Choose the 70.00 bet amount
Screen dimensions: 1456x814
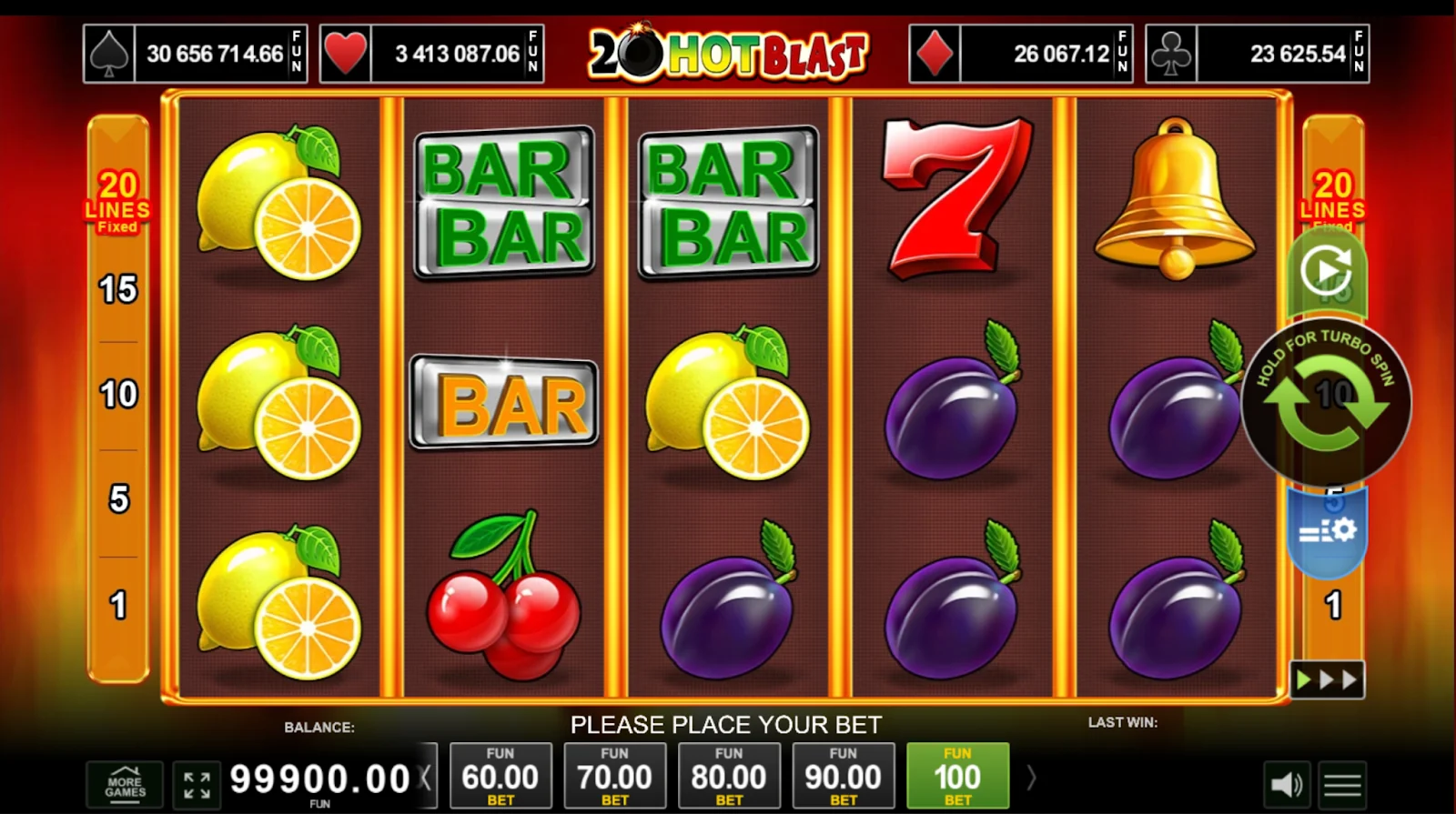pyautogui.click(x=614, y=776)
